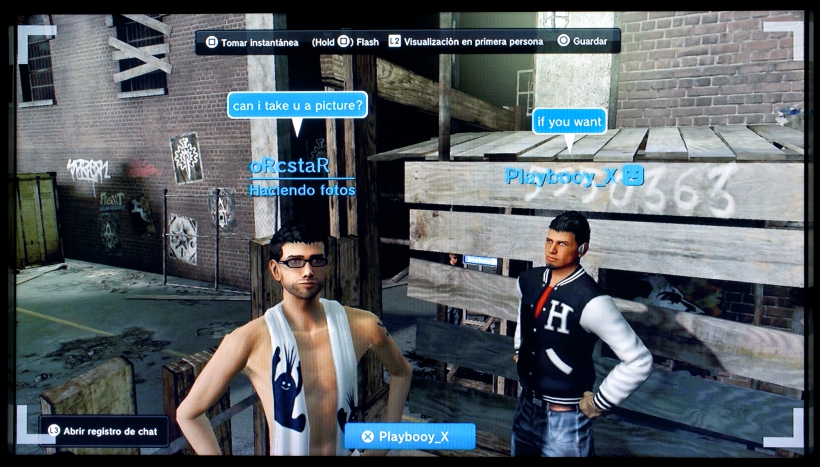Choose the Tomar instantánea option
This screenshot has height=467, width=820.
tap(251, 42)
